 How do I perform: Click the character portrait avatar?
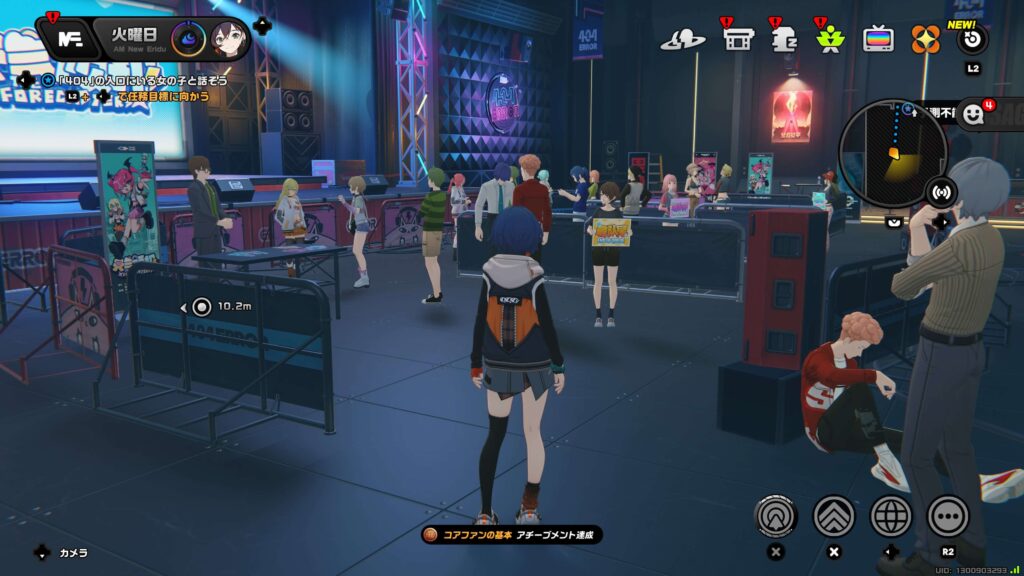coord(229,39)
